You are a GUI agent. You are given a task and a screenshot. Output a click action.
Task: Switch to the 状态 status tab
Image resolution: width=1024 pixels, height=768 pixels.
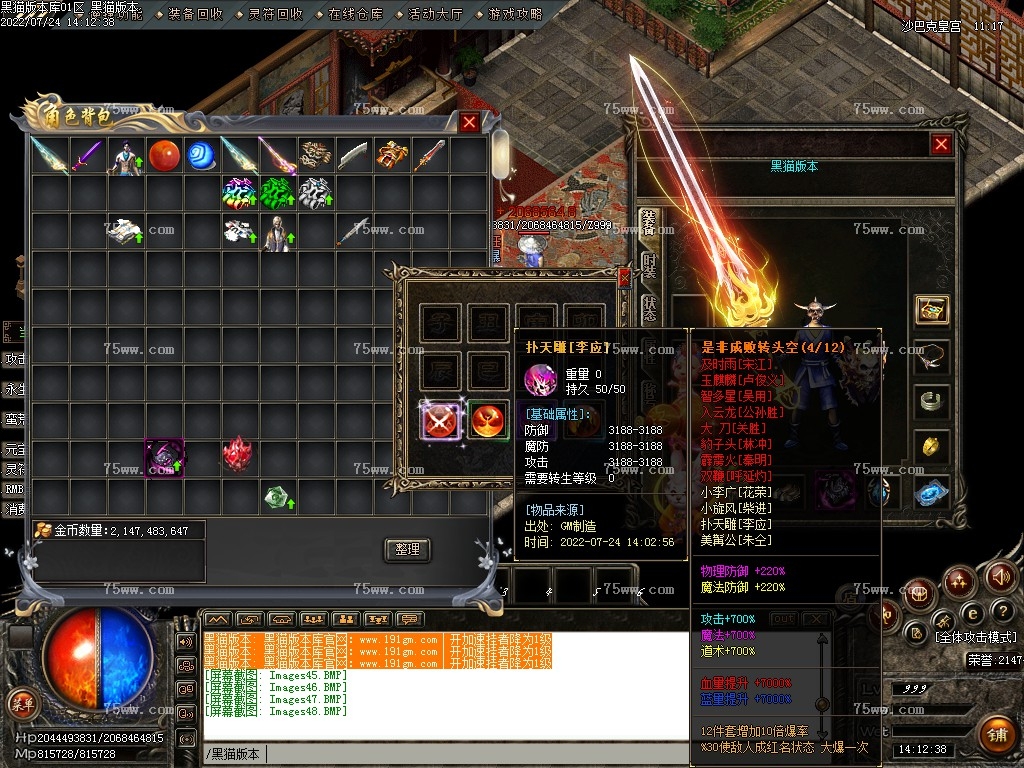pos(649,309)
